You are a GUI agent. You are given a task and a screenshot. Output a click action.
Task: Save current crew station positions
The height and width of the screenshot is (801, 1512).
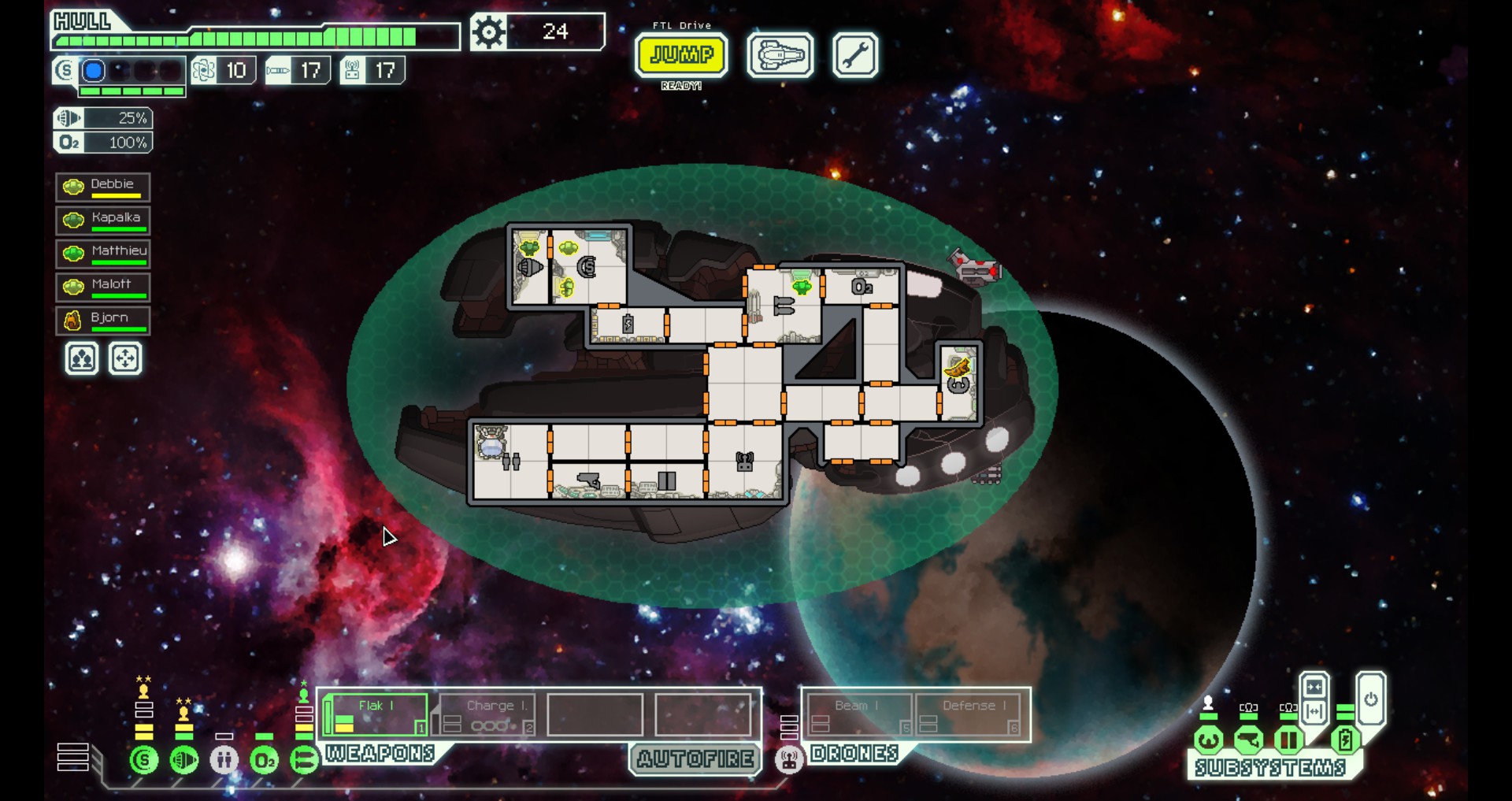pyautogui.click(x=82, y=359)
